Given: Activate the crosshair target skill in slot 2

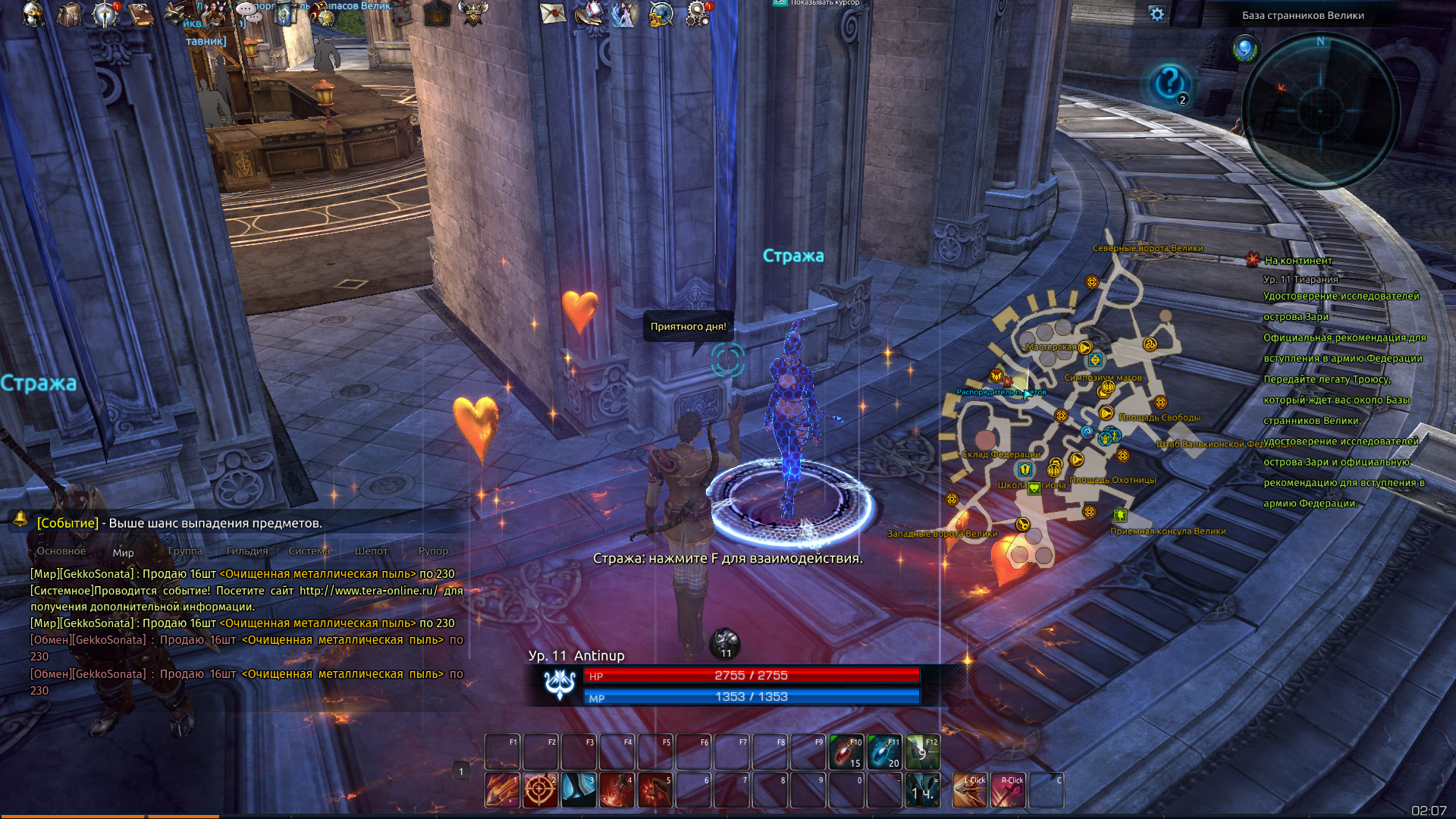Looking at the screenshot, I should coord(540,790).
